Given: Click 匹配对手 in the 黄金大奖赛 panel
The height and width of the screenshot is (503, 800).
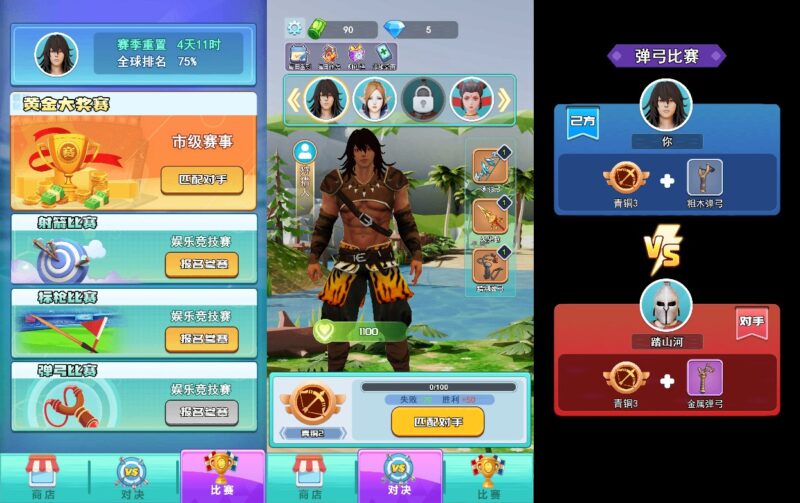Looking at the screenshot, I should 201,180.
